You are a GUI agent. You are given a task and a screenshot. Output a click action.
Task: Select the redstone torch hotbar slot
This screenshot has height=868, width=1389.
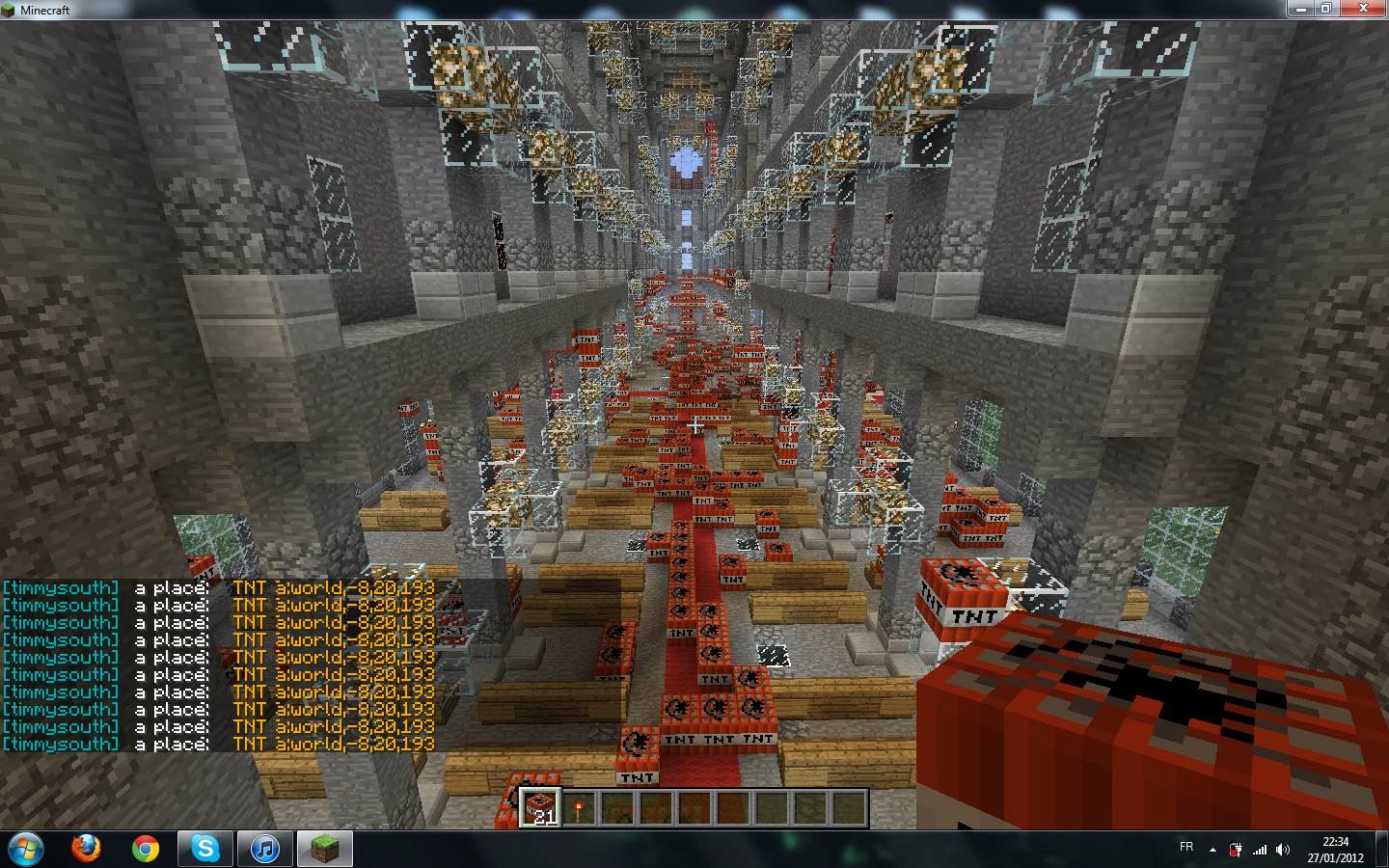579,808
